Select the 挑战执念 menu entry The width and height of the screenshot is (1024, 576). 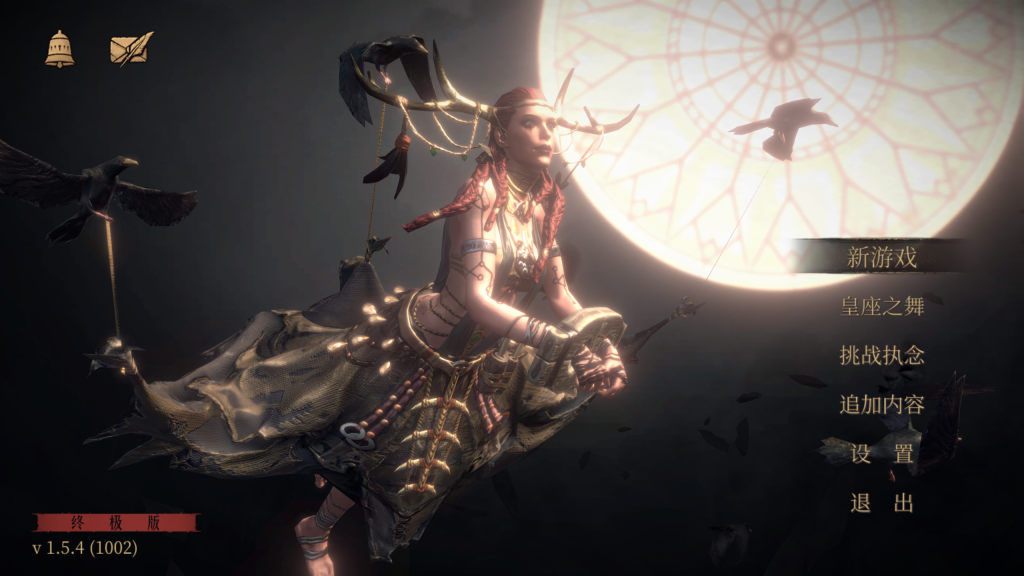pyautogui.click(x=881, y=355)
